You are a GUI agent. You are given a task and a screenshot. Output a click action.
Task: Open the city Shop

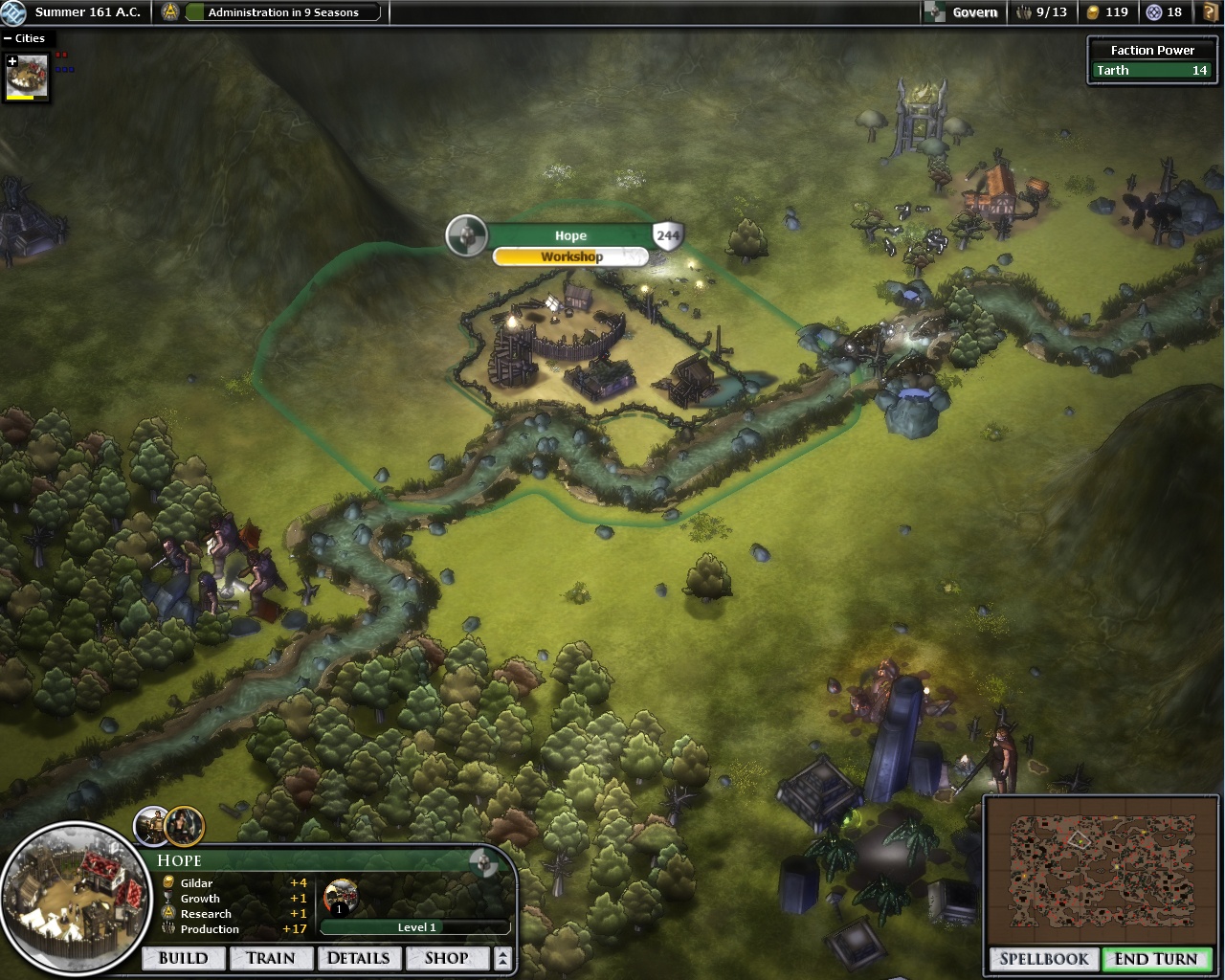pos(446,958)
